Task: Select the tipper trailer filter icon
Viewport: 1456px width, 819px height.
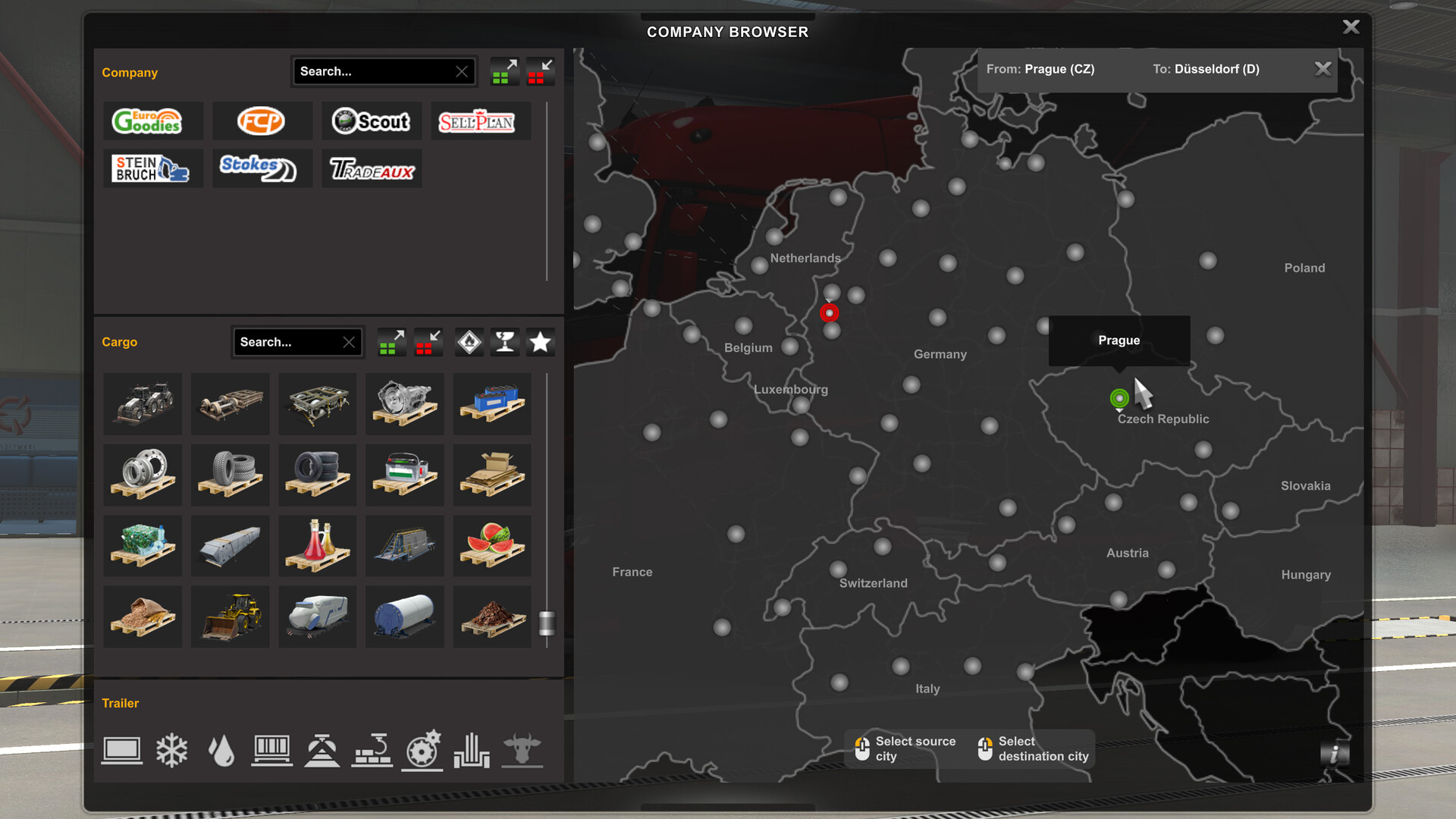Action: 322,751
